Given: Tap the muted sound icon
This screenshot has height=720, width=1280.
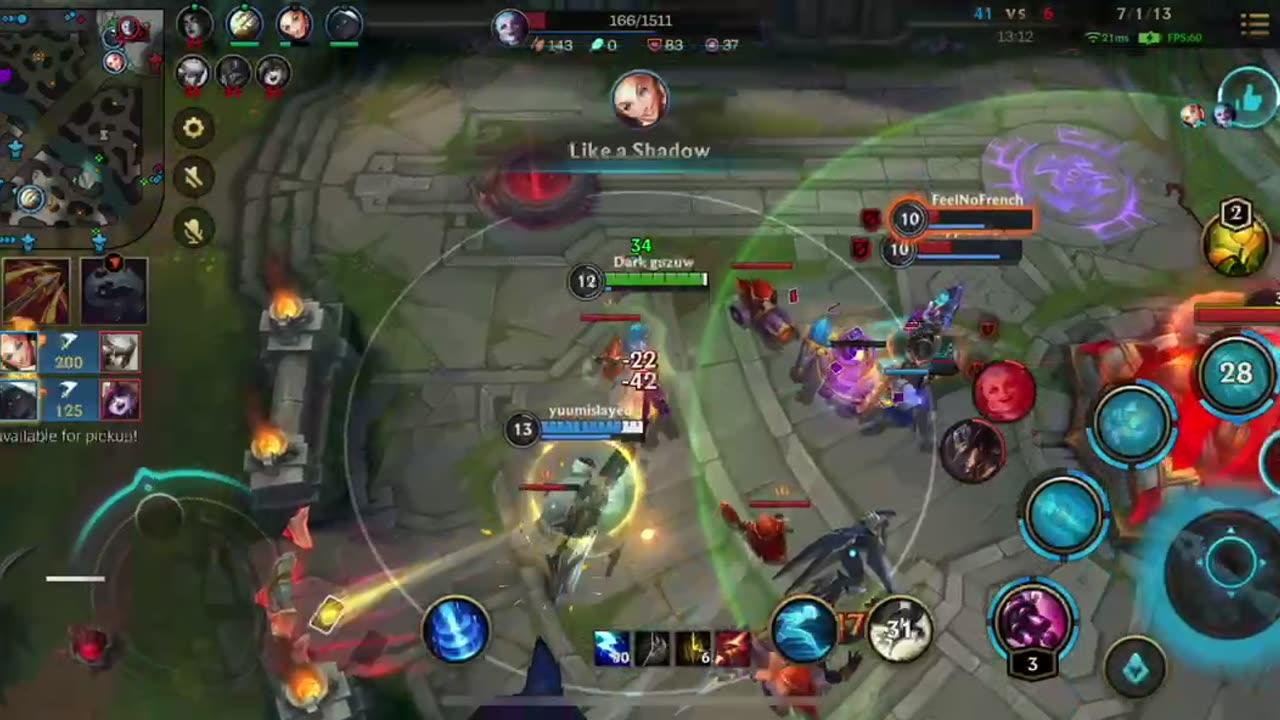Looking at the screenshot, I should 194,178.
